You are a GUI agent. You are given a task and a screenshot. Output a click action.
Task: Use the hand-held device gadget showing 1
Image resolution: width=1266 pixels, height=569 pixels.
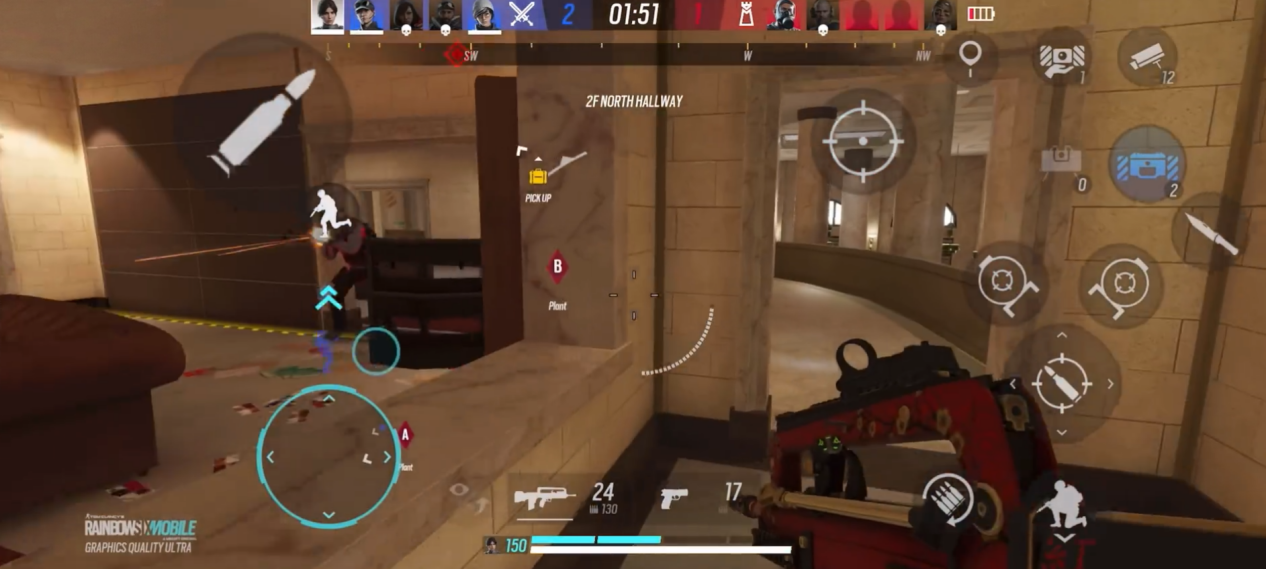click(1061, 60)
